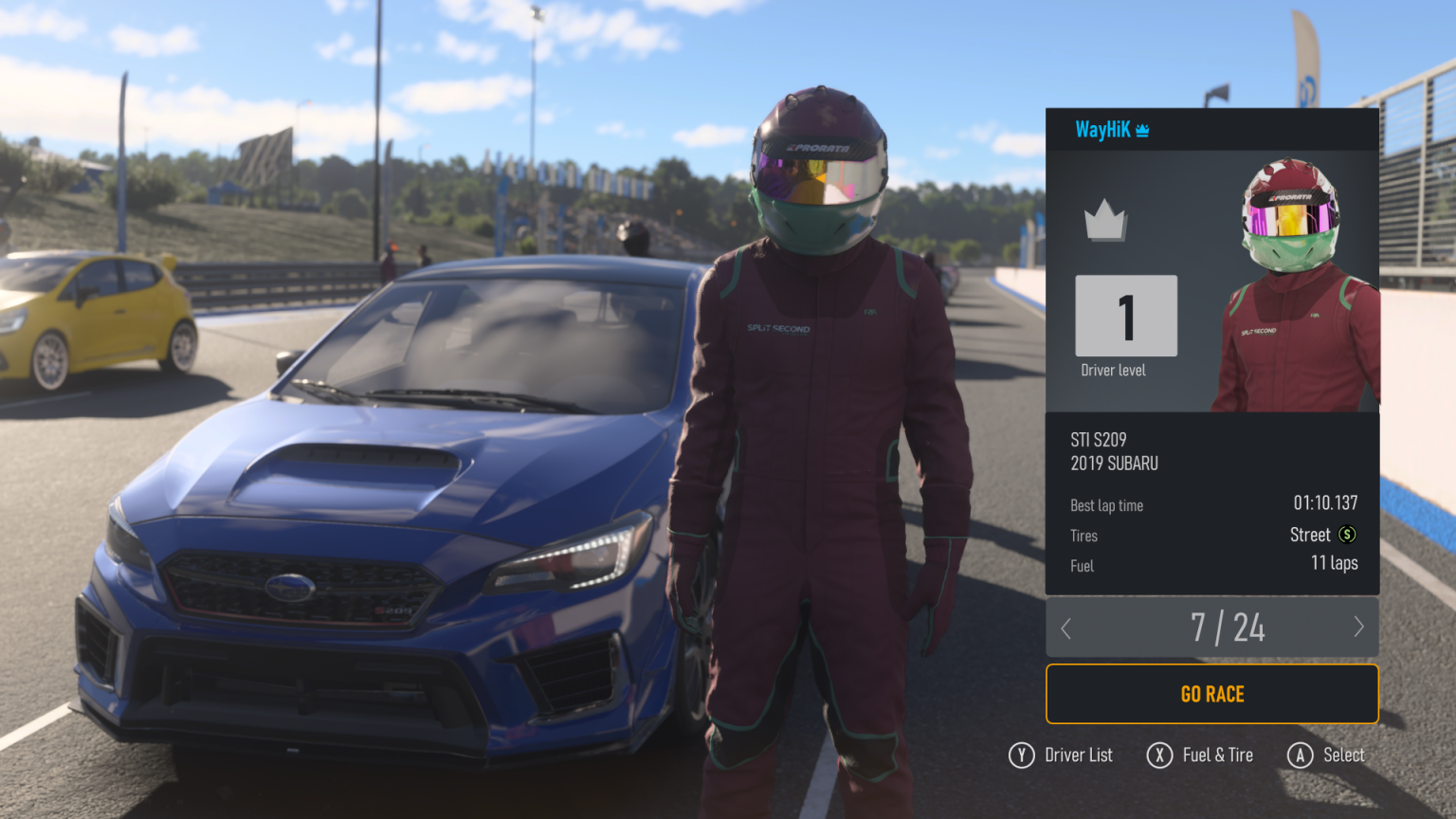Click the Driver level 1 number badge

pos(1126,315)
